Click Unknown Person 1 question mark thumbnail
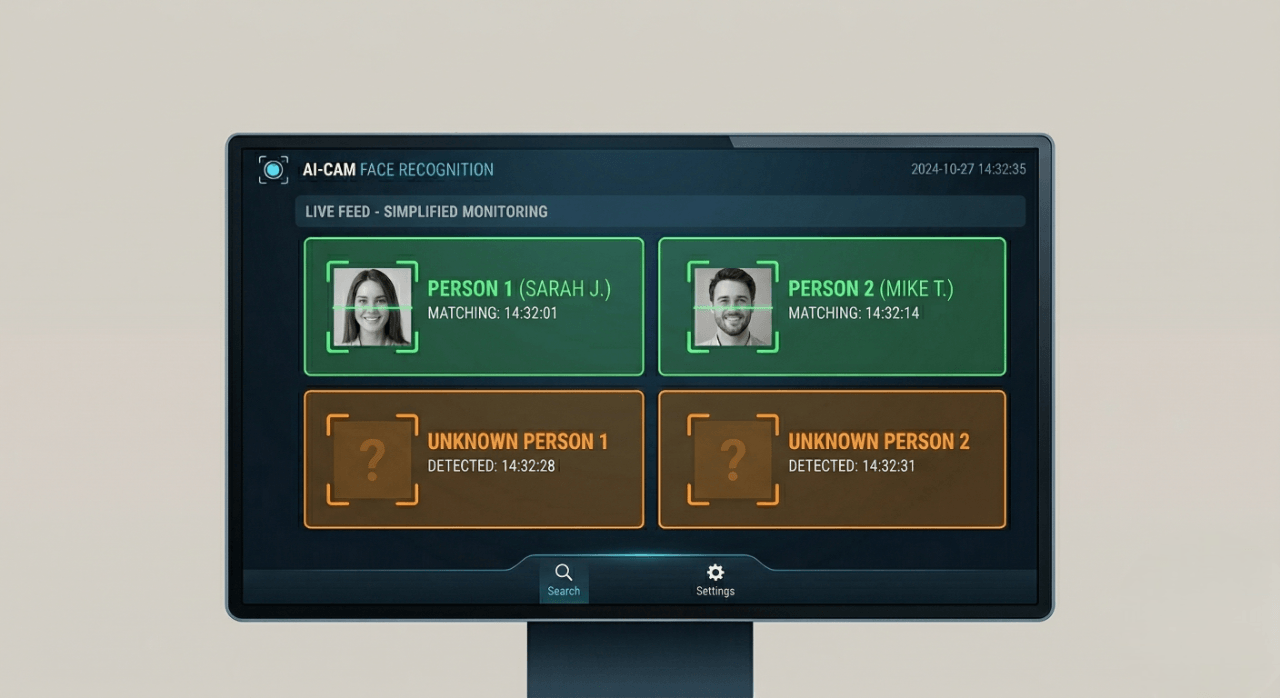This screenshot has height=698, width=1280. 372,459
